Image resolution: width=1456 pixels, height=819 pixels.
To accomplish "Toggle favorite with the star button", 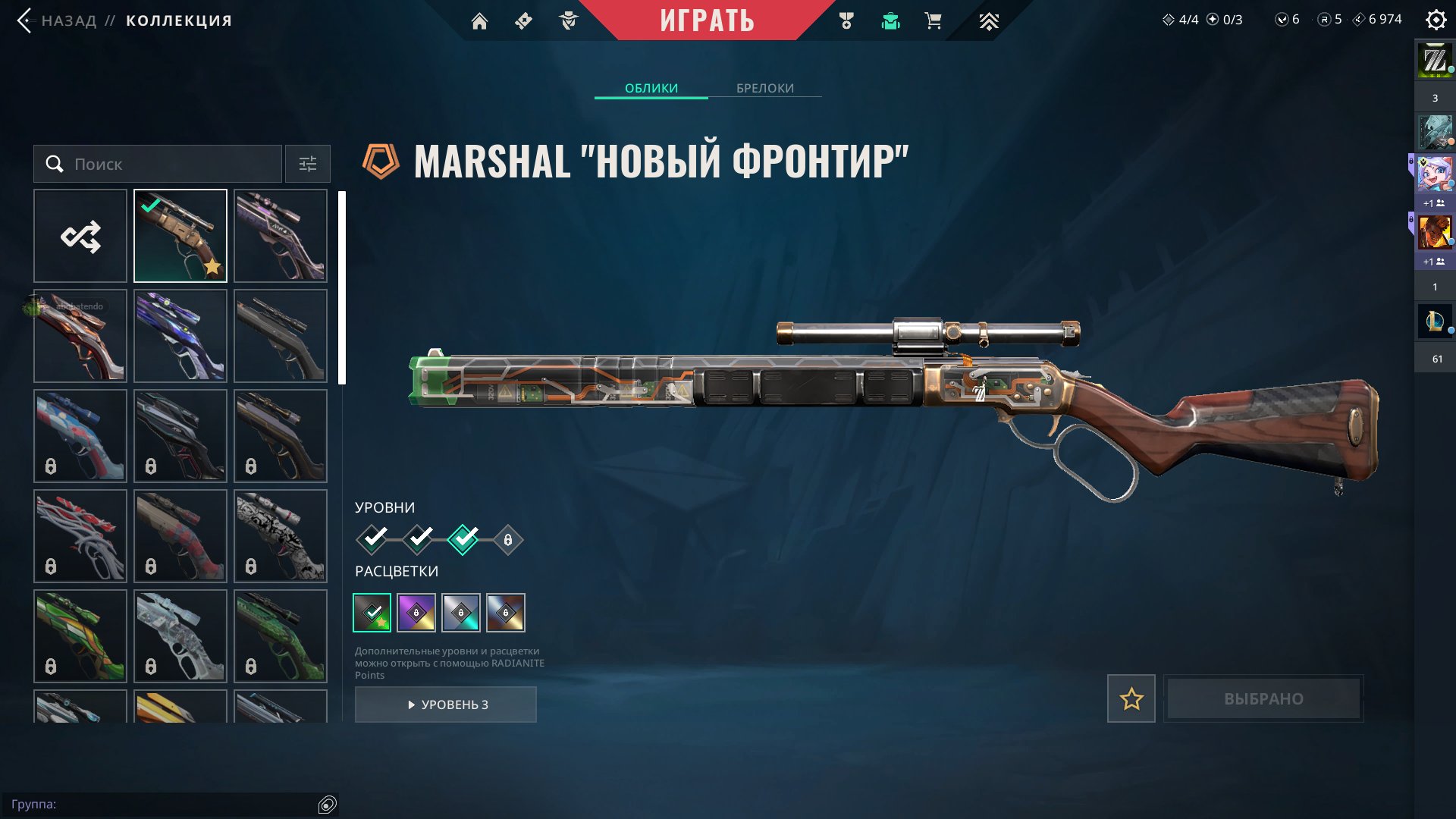I will click(x=1131, y=698).
